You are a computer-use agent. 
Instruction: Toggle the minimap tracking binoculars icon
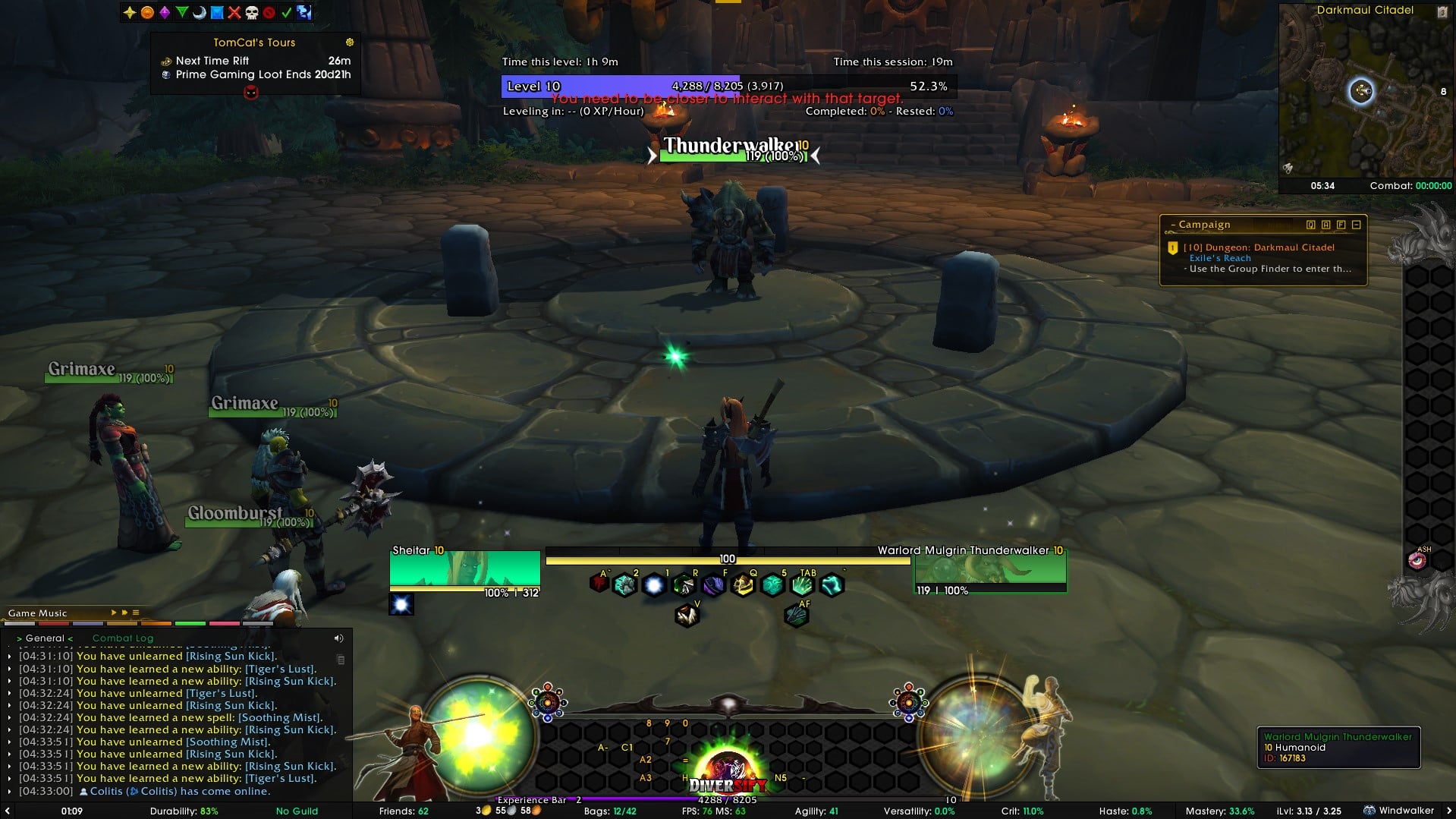click(x=1288, y=168)
